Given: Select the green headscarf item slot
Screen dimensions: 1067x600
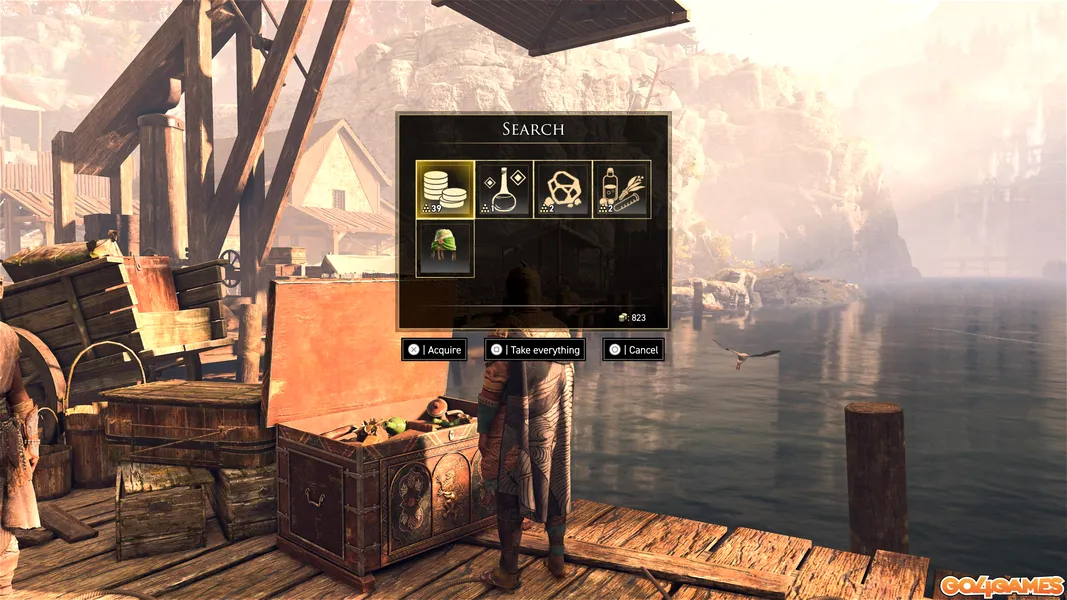Looking at the screenshot, I should [x=445, y=249].
